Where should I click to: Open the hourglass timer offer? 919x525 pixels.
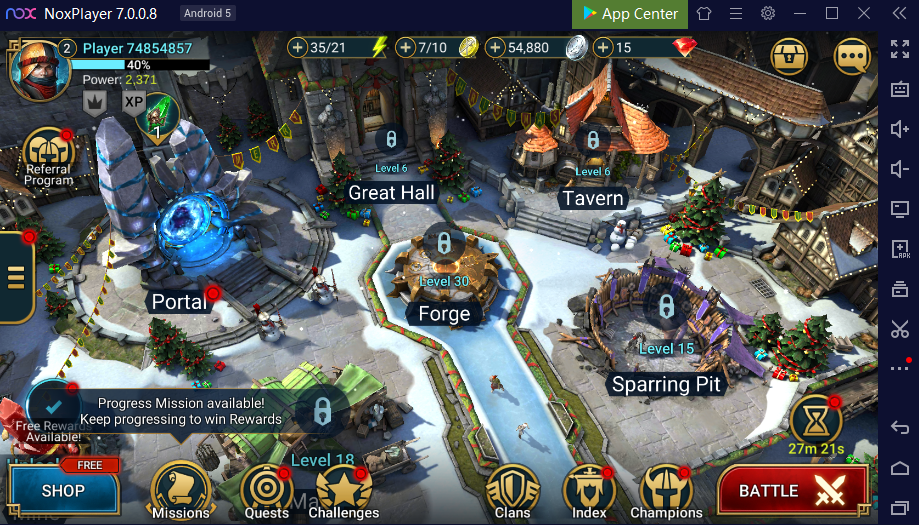(x=814, y=420)
